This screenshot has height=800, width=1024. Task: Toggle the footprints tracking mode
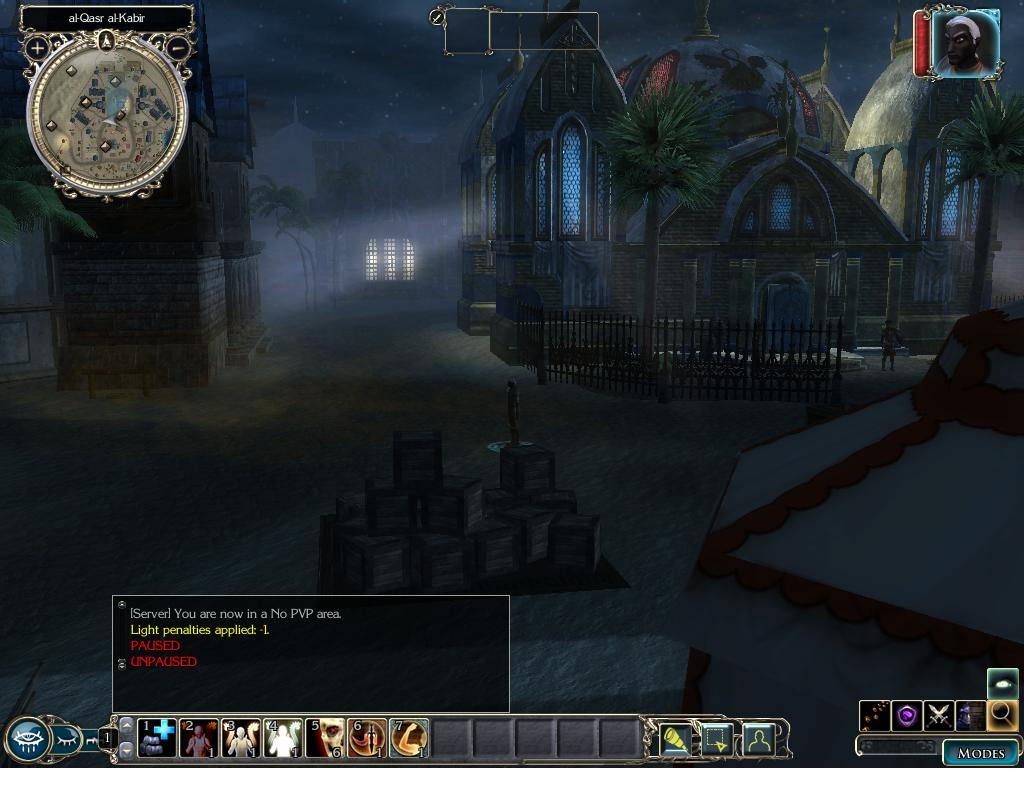[876, 715]
